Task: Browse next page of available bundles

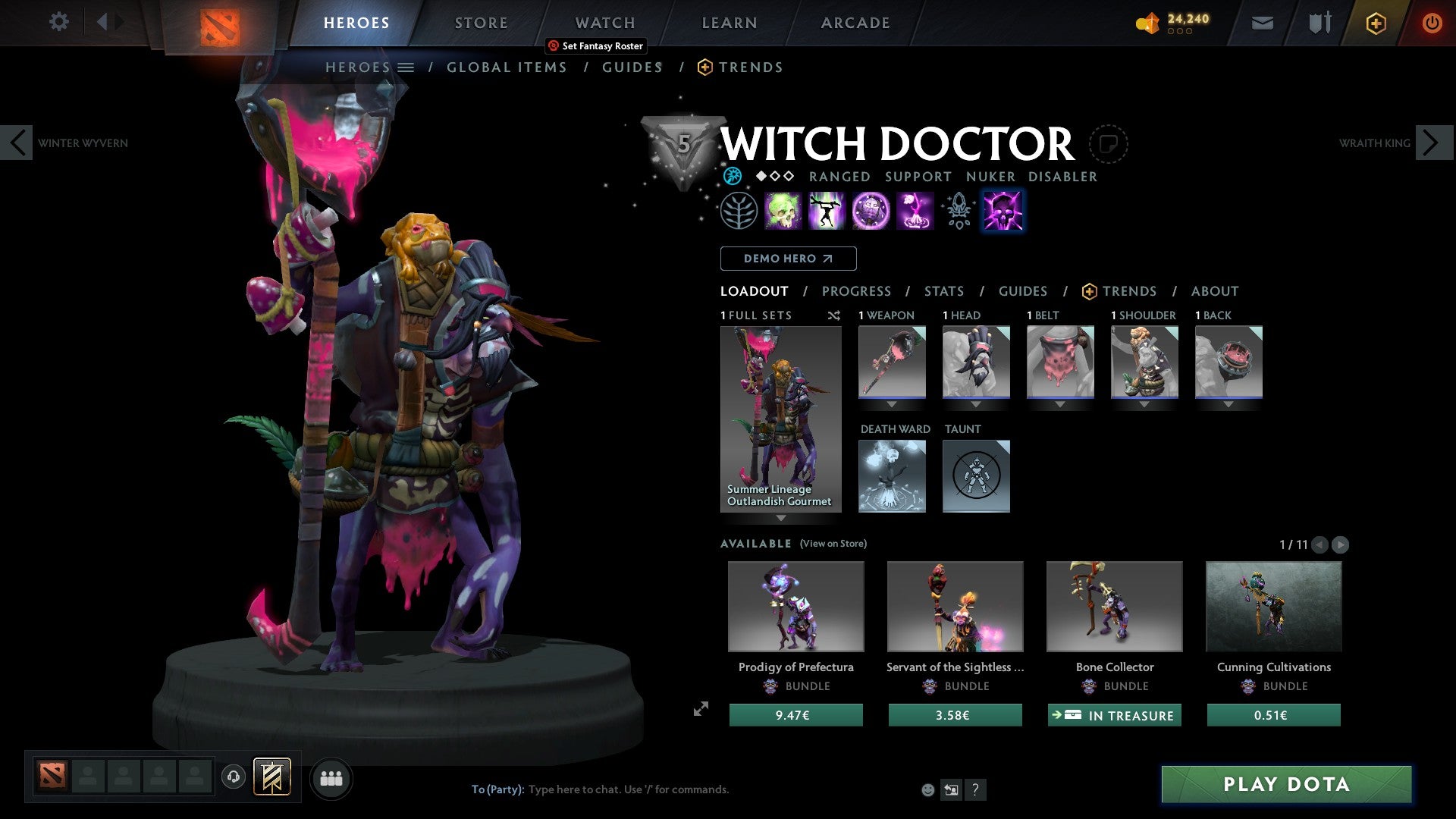Action: click(x=1339, y=544)
